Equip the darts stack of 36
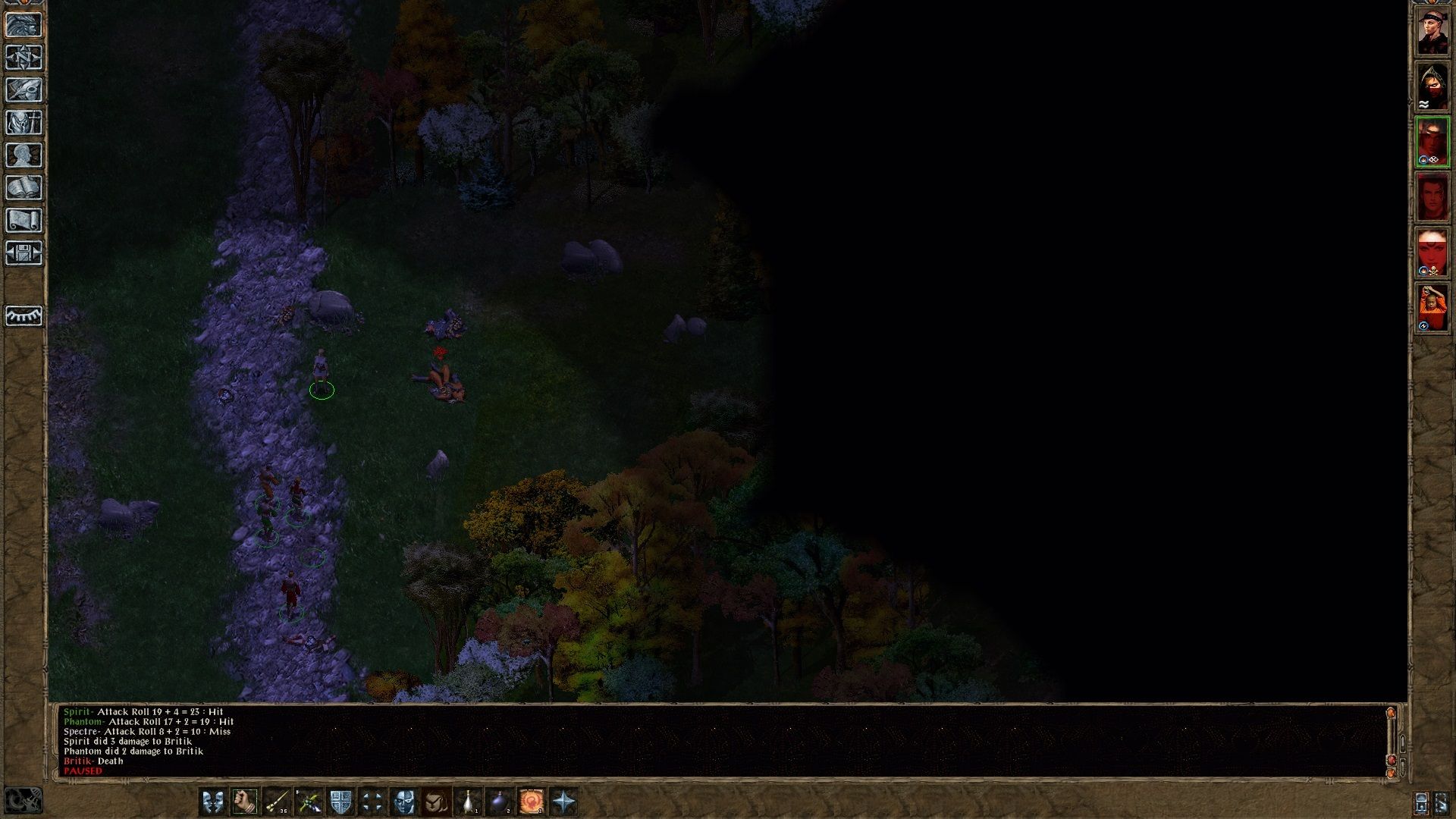The image size is (1456, 819). [x=277, y=802]
